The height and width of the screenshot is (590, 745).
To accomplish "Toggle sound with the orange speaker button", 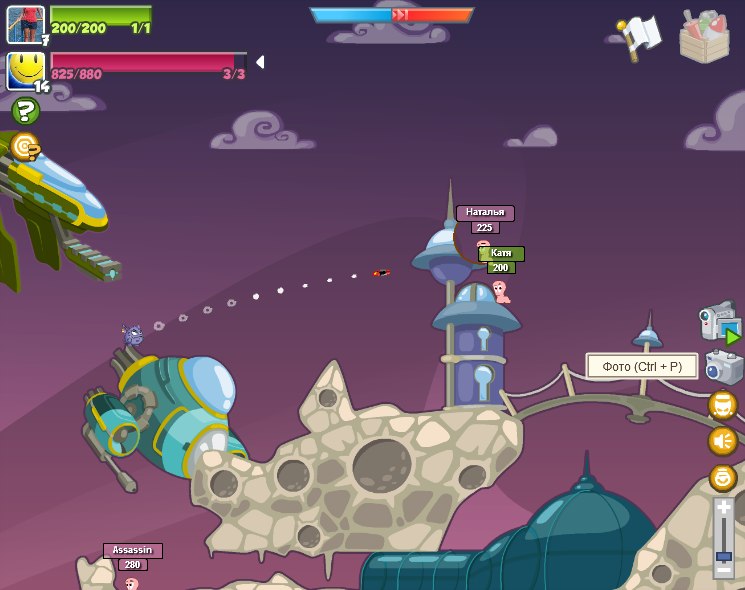I will tap(722, 441).
